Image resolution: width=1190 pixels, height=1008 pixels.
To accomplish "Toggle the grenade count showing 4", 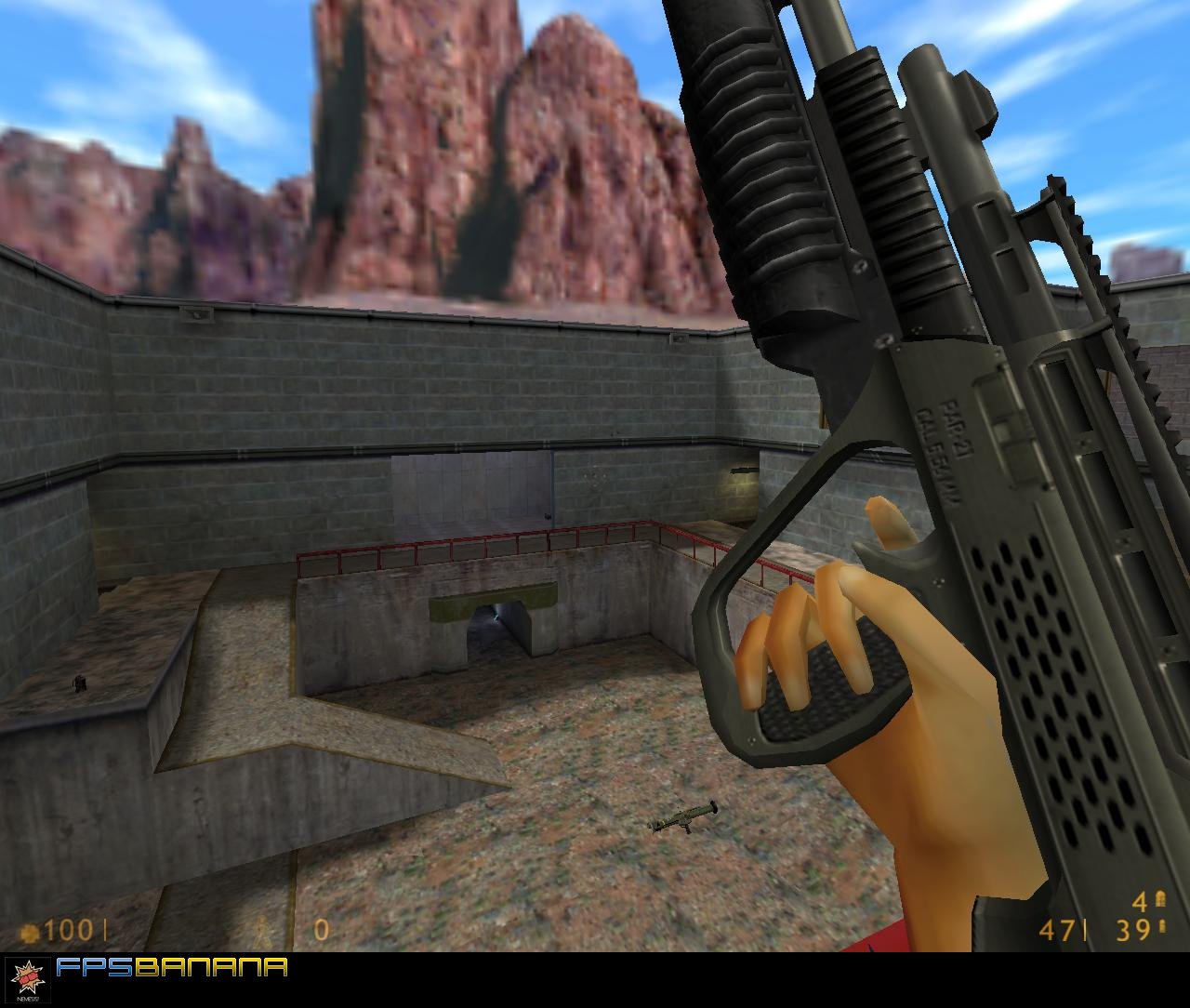I will pos(1140,902).
